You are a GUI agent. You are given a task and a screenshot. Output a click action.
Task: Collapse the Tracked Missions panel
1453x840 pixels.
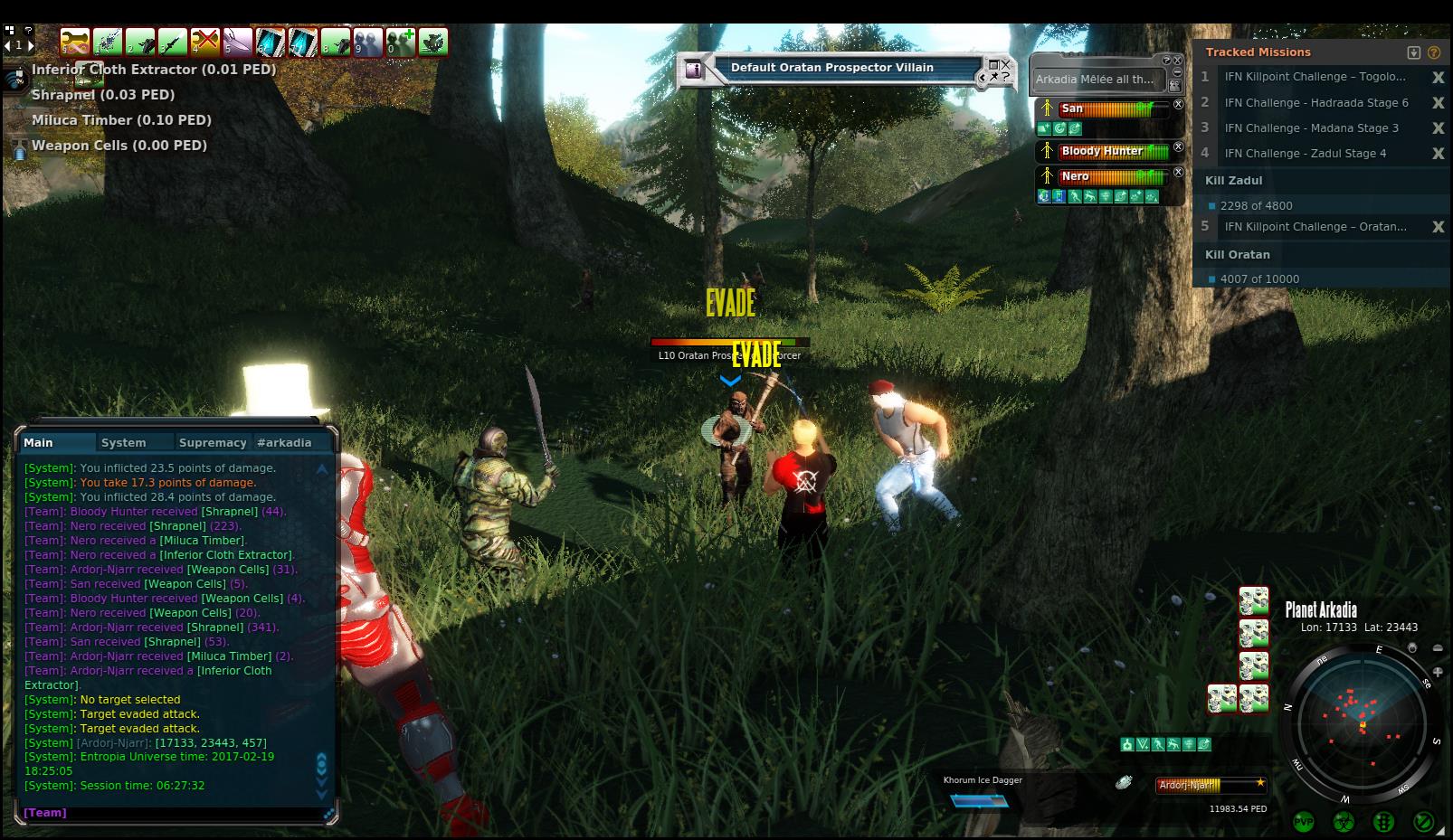coord(1414,52)
